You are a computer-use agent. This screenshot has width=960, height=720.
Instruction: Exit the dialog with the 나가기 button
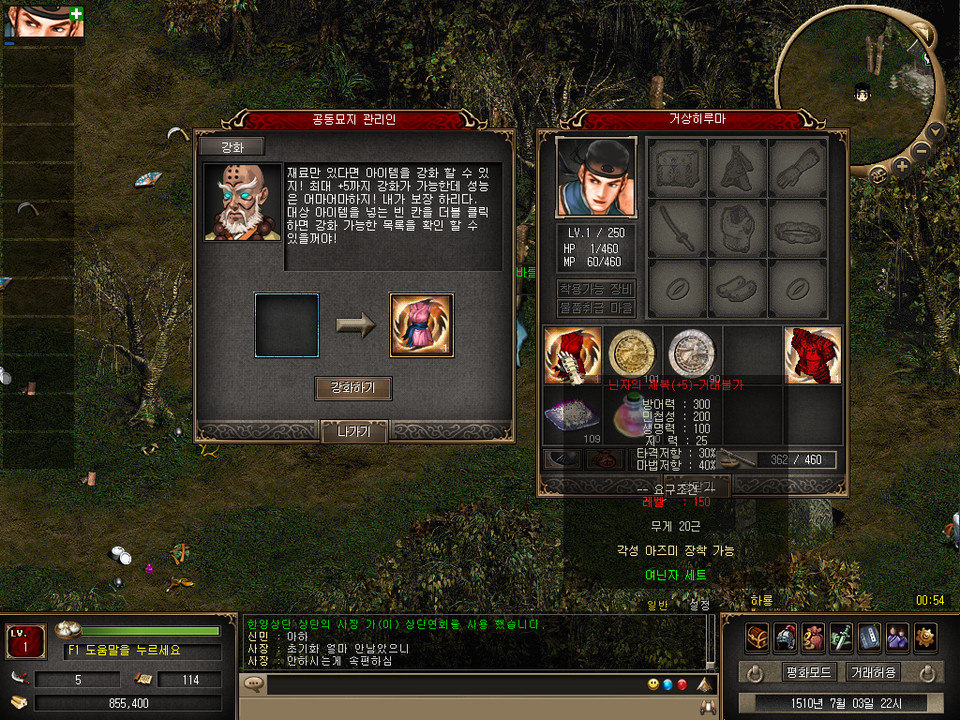tap(353, 432)
